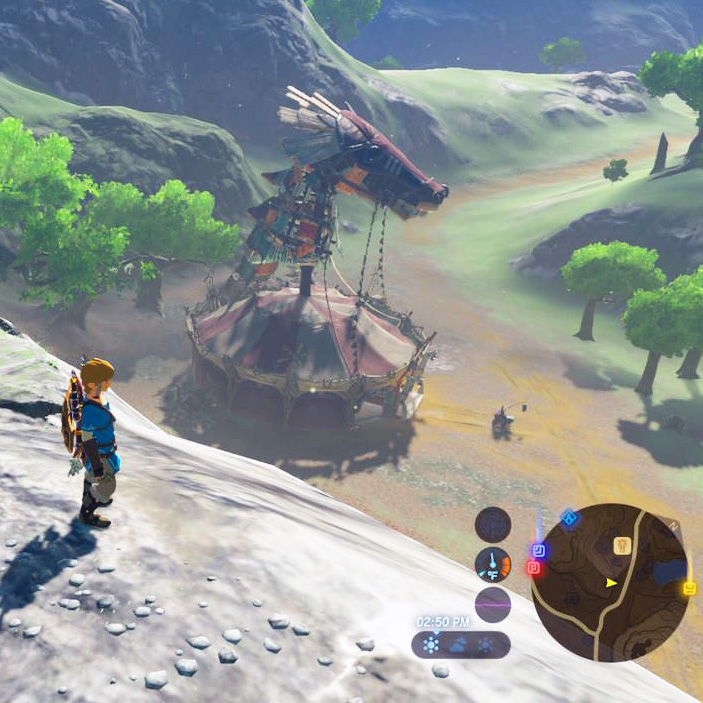Check the thermometer temperature gauge
This screenshot has height=703, width=703.
[492, 564]
